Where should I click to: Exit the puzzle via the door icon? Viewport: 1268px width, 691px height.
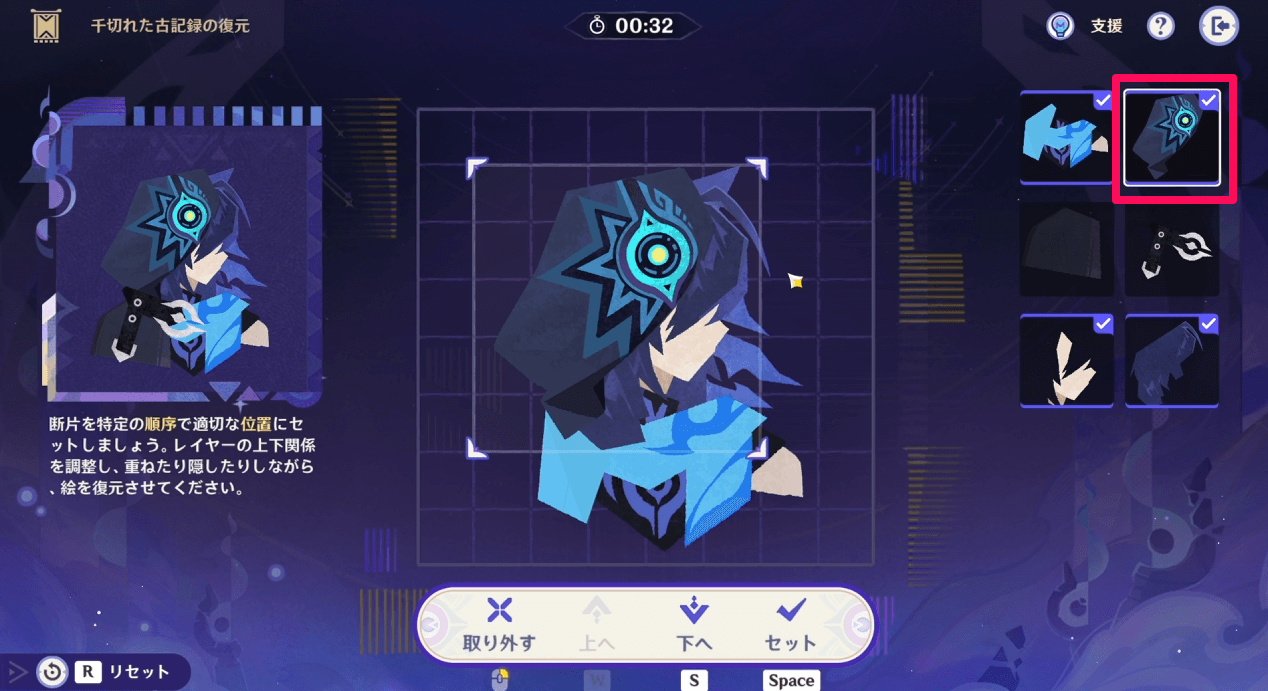click(1219, 27)
